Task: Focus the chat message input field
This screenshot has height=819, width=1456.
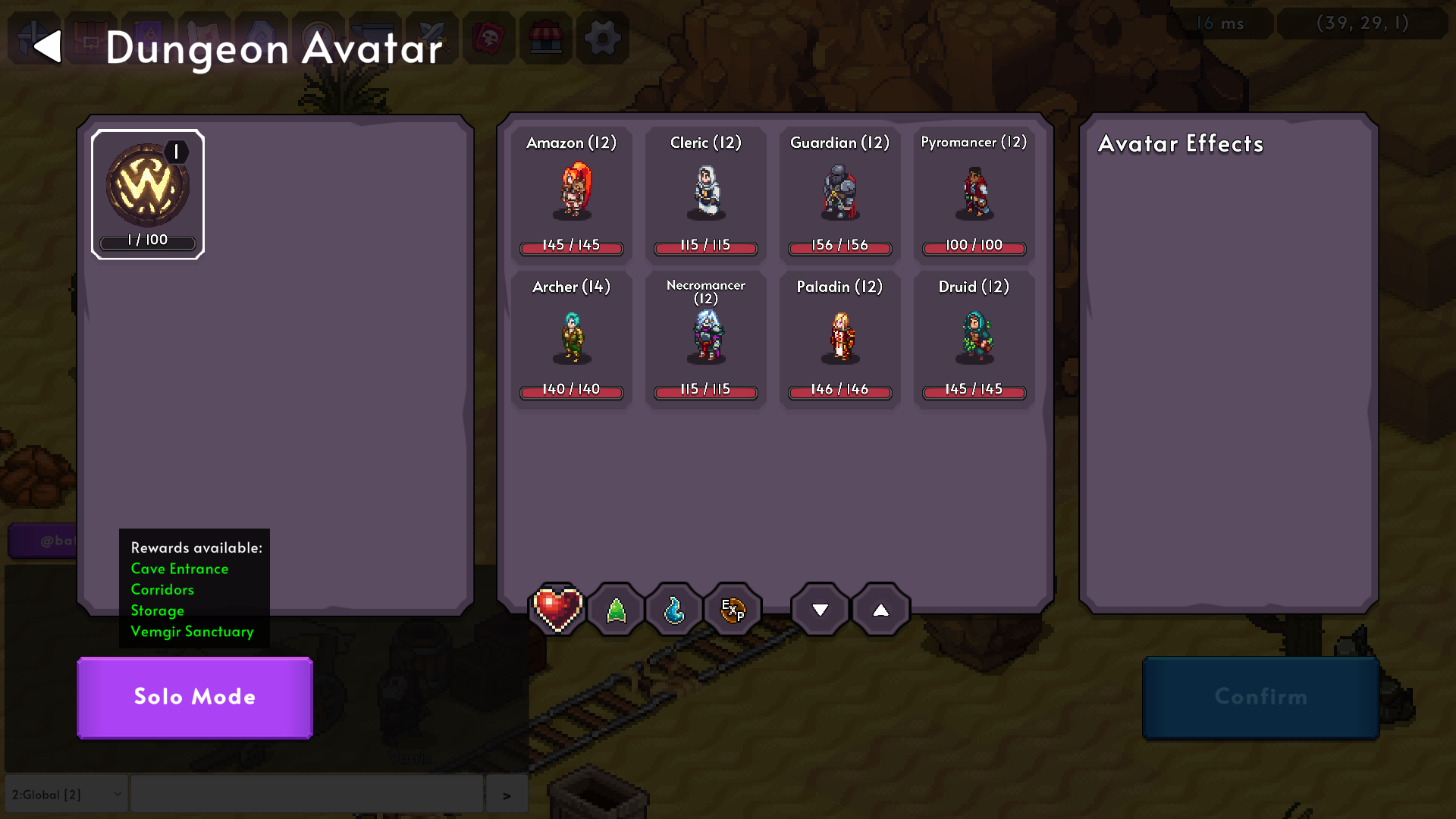Action: [x=306, y=794]
